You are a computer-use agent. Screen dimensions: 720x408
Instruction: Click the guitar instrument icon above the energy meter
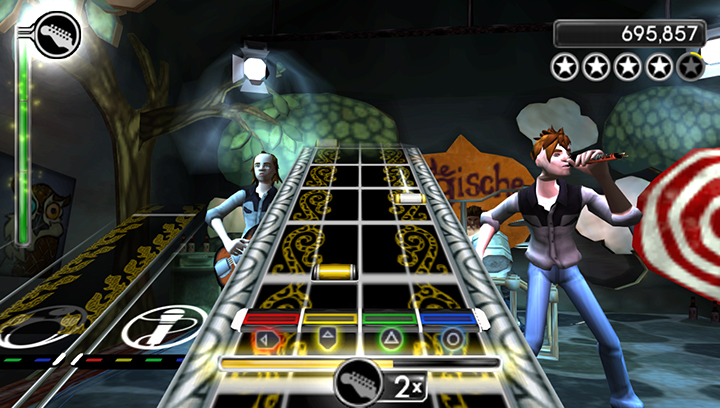point(56,33)
